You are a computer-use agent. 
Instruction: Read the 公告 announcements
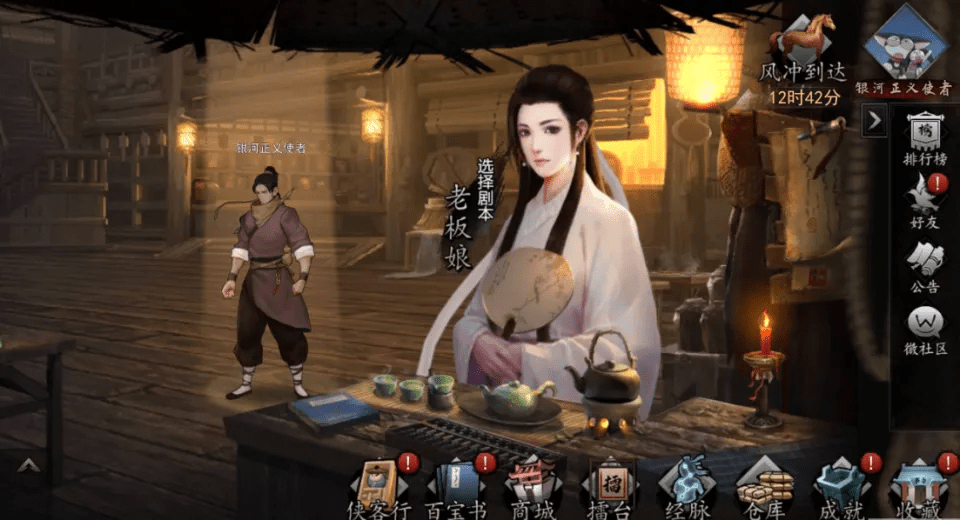pyautogui.click(x=924, y=266)
